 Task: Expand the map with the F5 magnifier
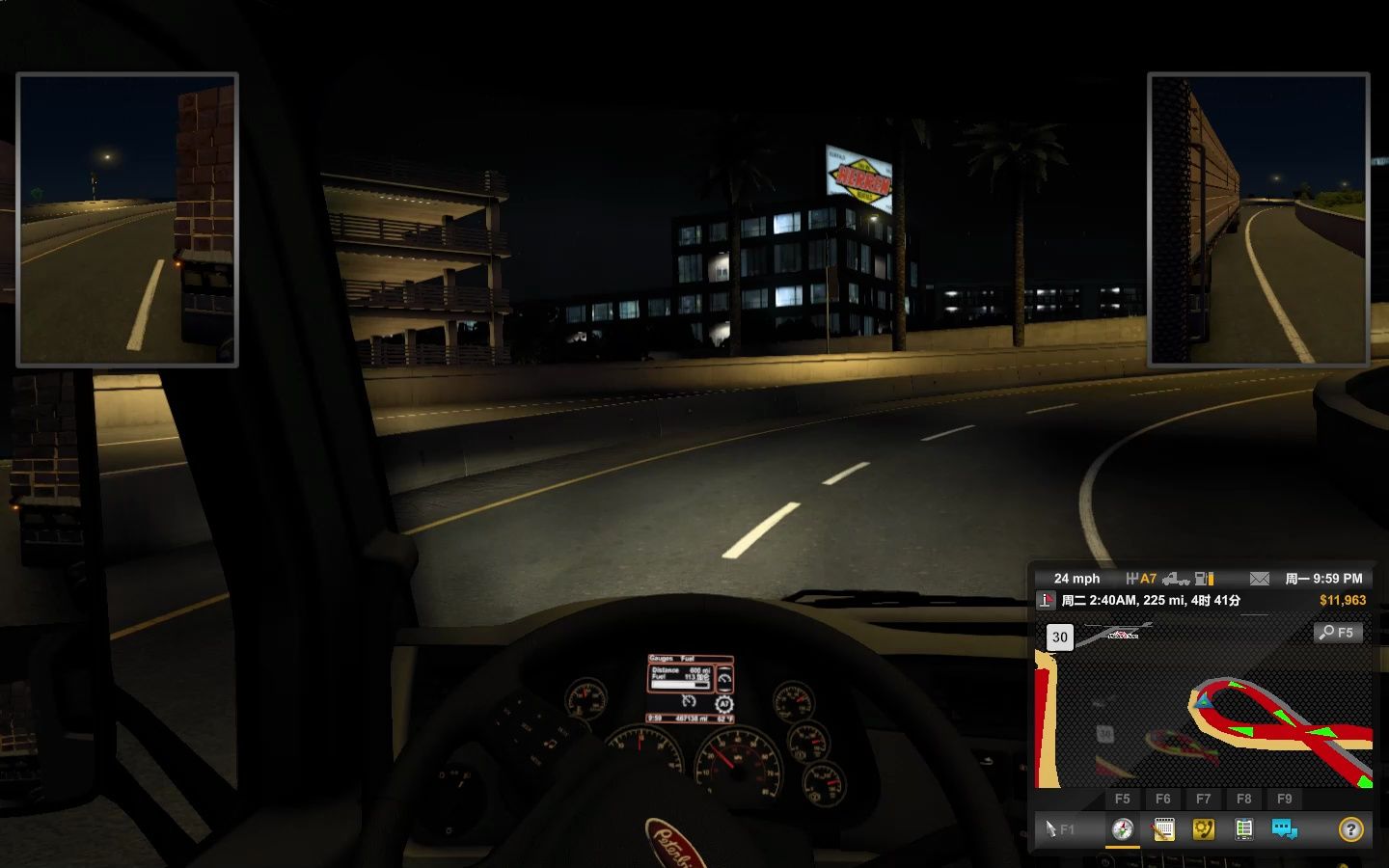(x=1337, y=633)
